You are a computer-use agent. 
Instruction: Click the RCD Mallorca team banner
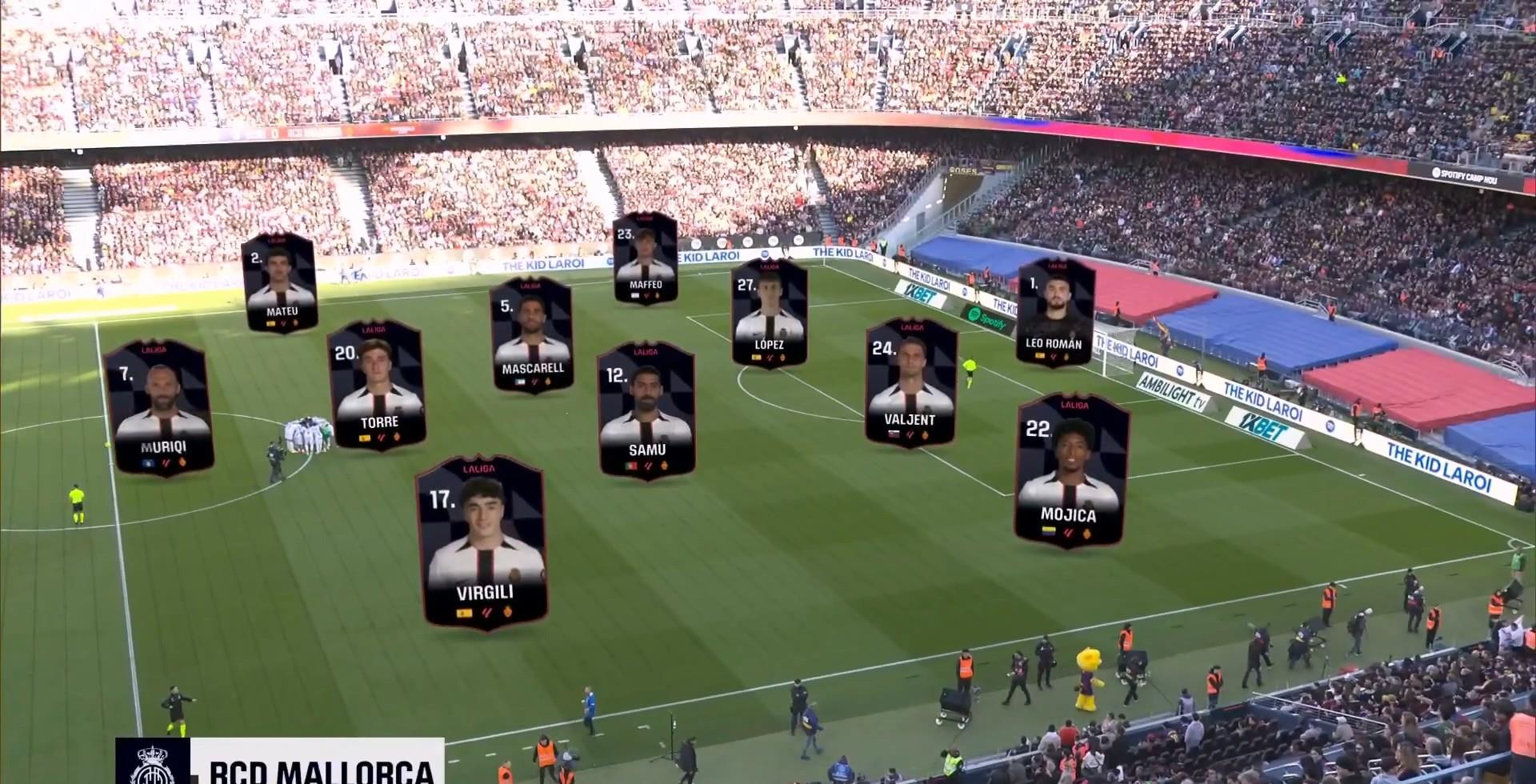[x=280, y=762]
